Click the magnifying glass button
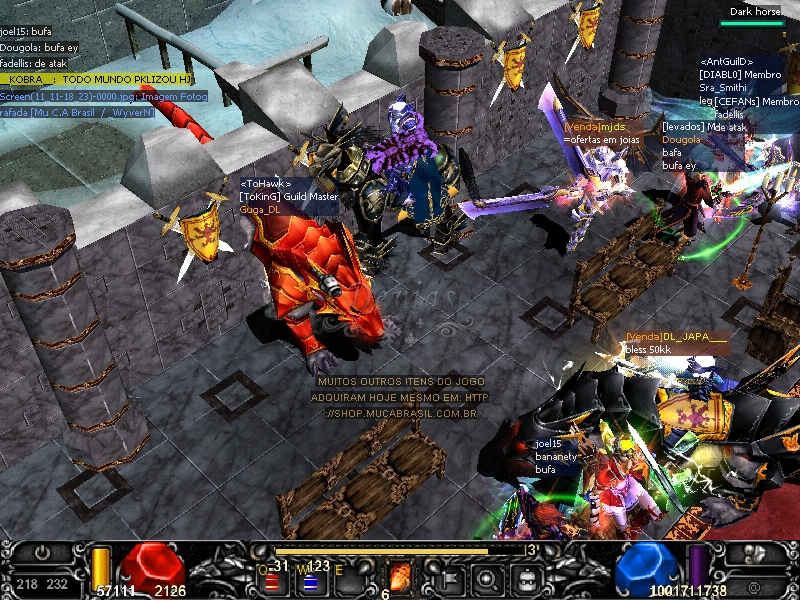This screenshot has height=600, width=800. 487,578
